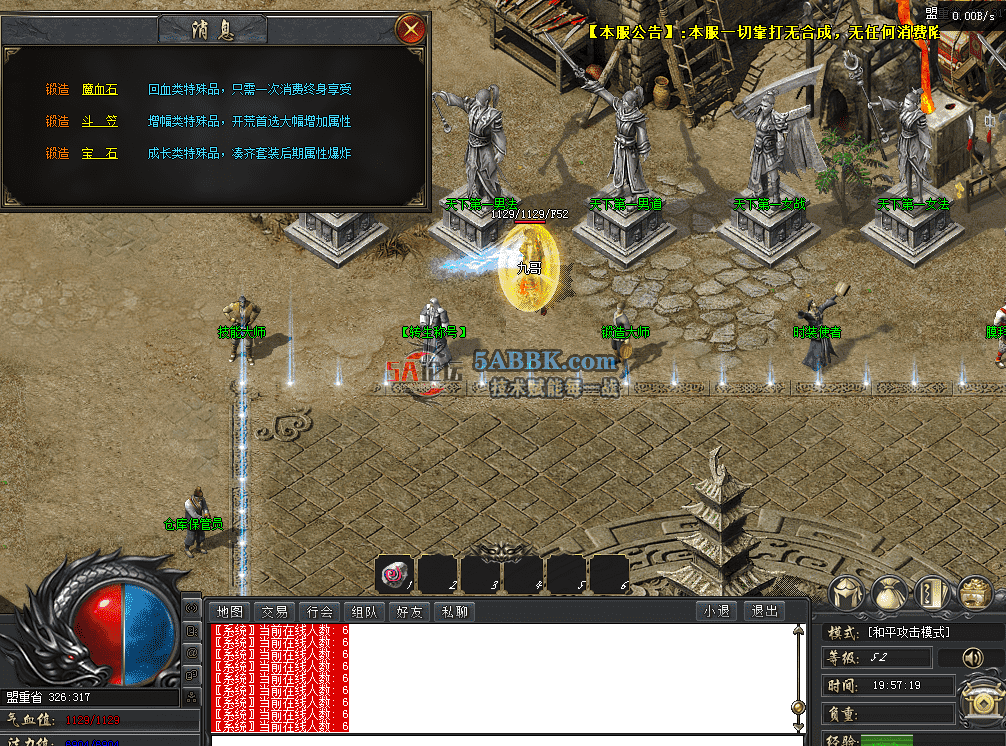This screenshot has height=746, width=1006.
Task: Exit the game with 退出
Action: (x=764, y=612)
